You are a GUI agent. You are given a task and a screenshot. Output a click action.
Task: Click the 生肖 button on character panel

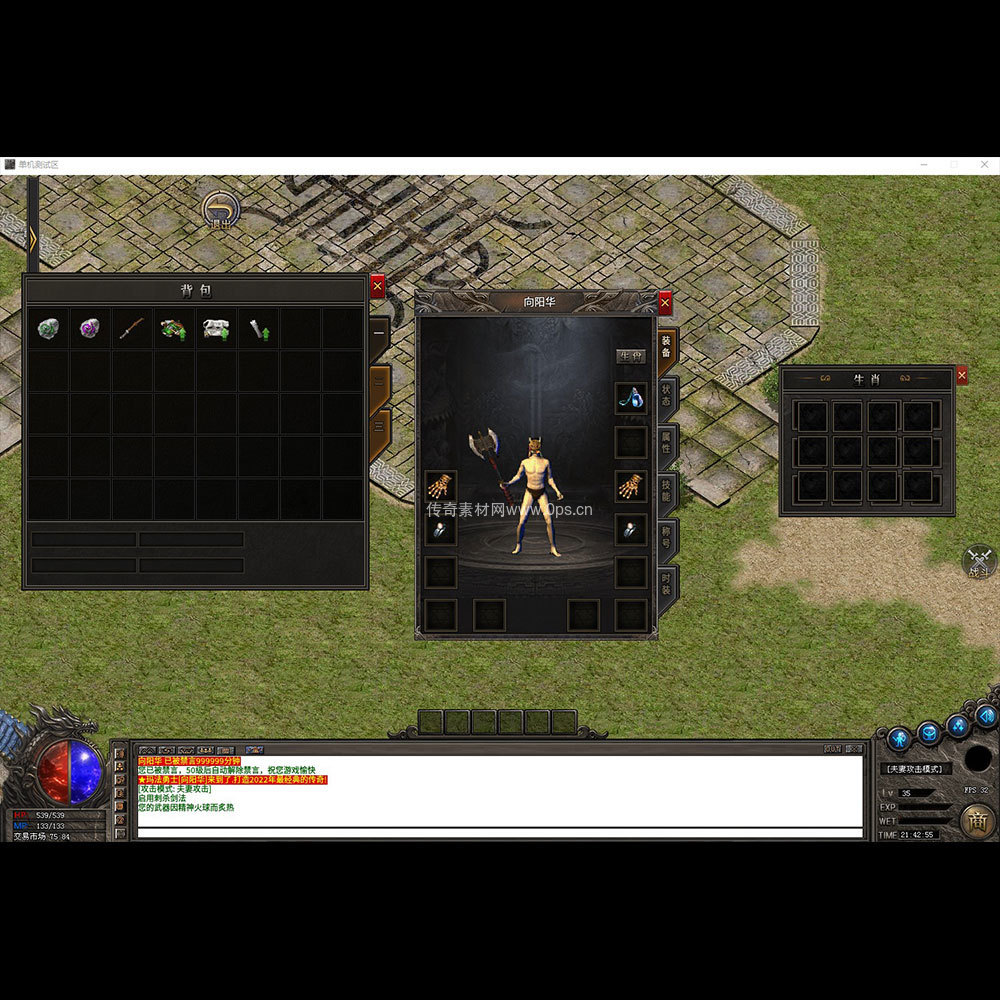630,356
